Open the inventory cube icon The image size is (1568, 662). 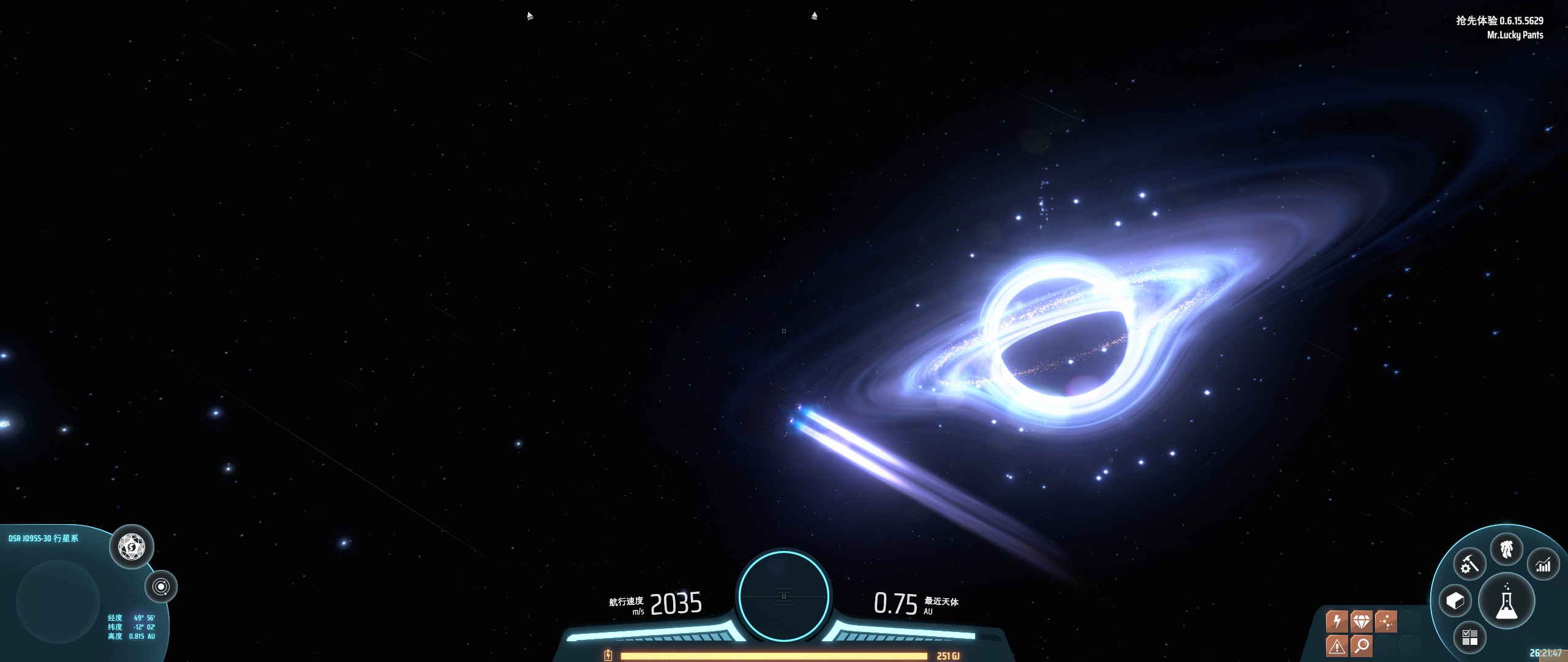[1455, 601]
